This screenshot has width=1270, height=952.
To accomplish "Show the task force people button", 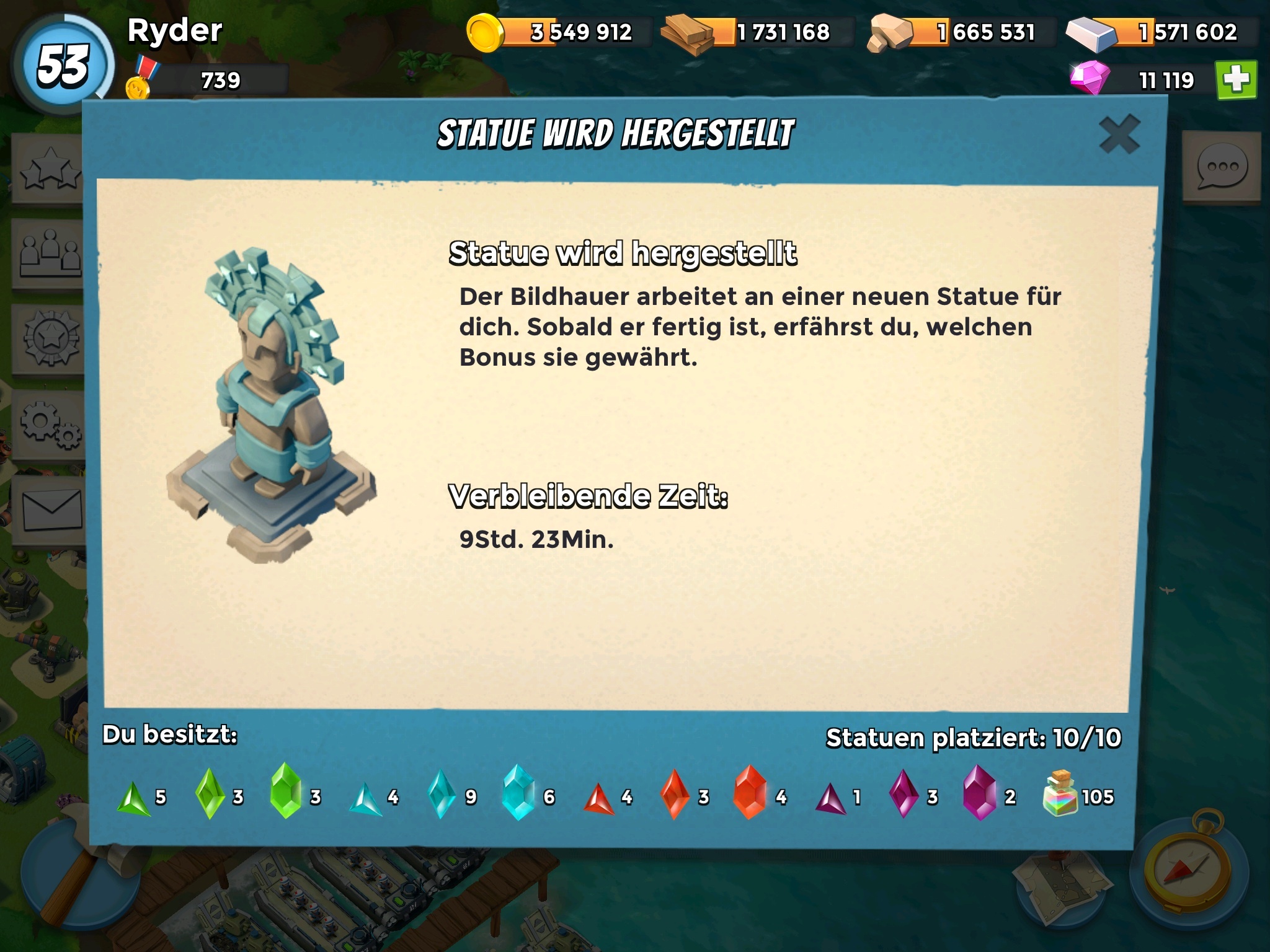I will click(x=50, y=254).
